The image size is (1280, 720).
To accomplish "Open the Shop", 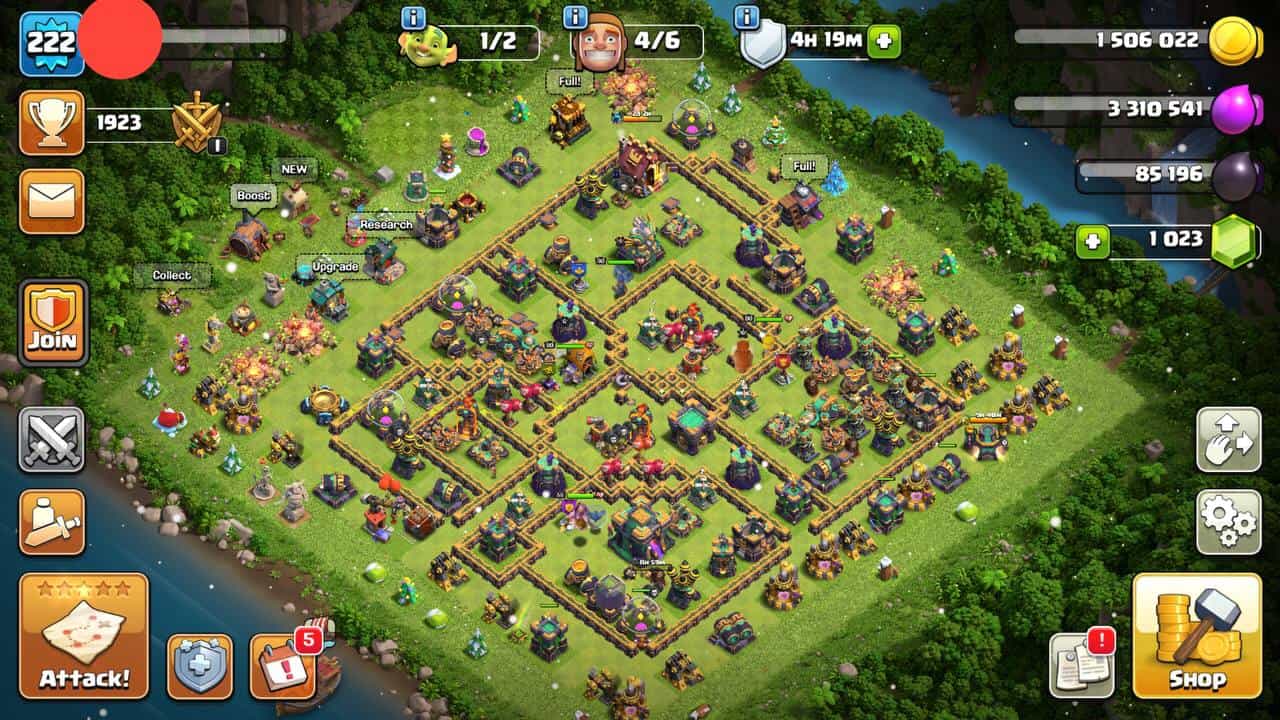I will (1197, 635).
